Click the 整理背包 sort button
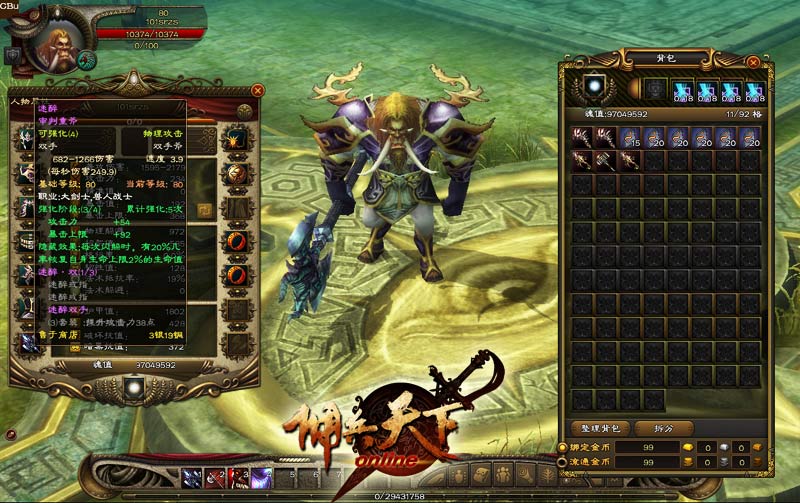The height and width of the screenshot is (503, 800). click(601, 428)
